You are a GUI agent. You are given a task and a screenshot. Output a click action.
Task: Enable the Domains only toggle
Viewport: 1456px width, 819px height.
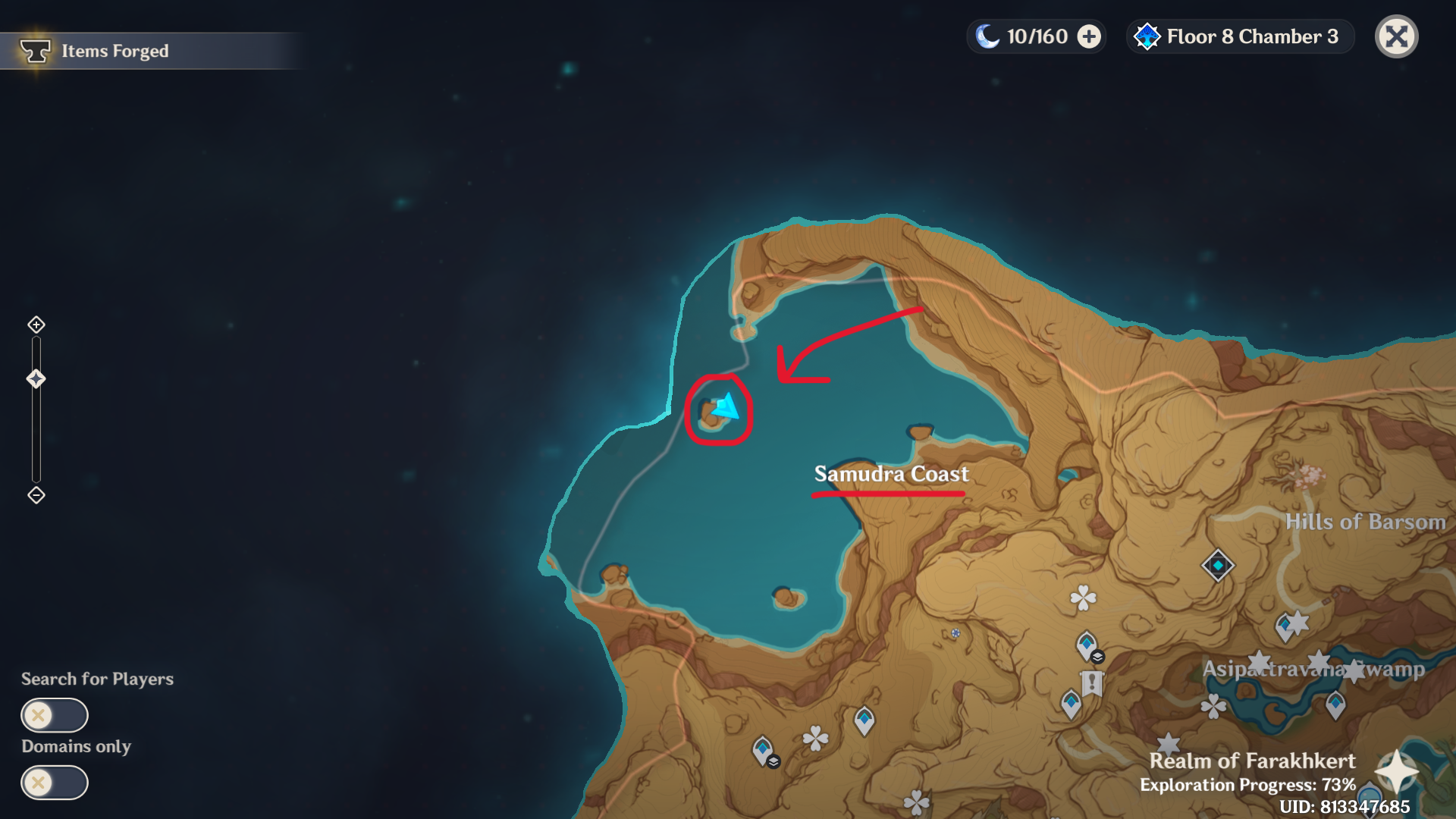click(x=55, y=783)
